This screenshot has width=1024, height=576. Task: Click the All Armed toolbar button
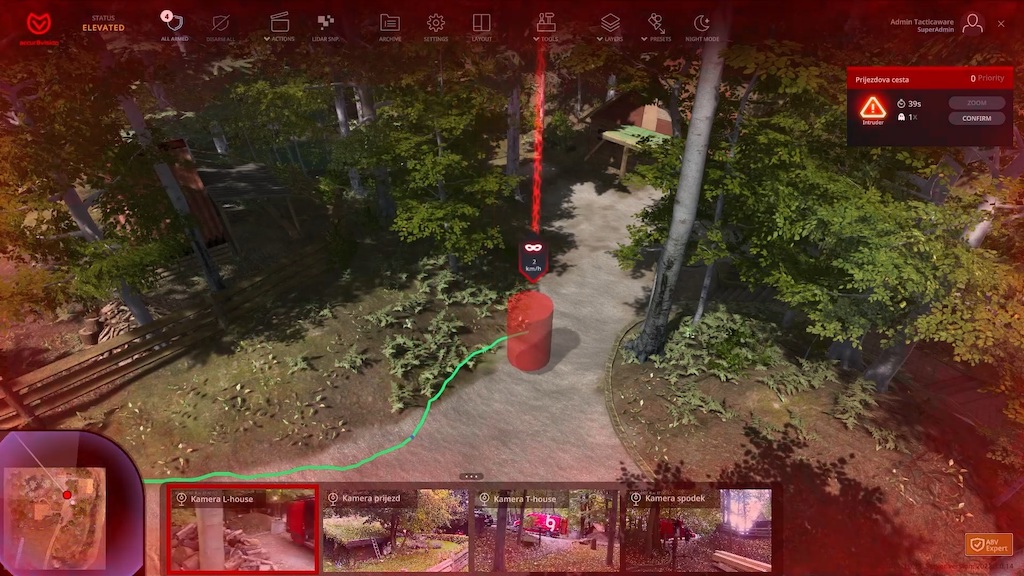174,26
